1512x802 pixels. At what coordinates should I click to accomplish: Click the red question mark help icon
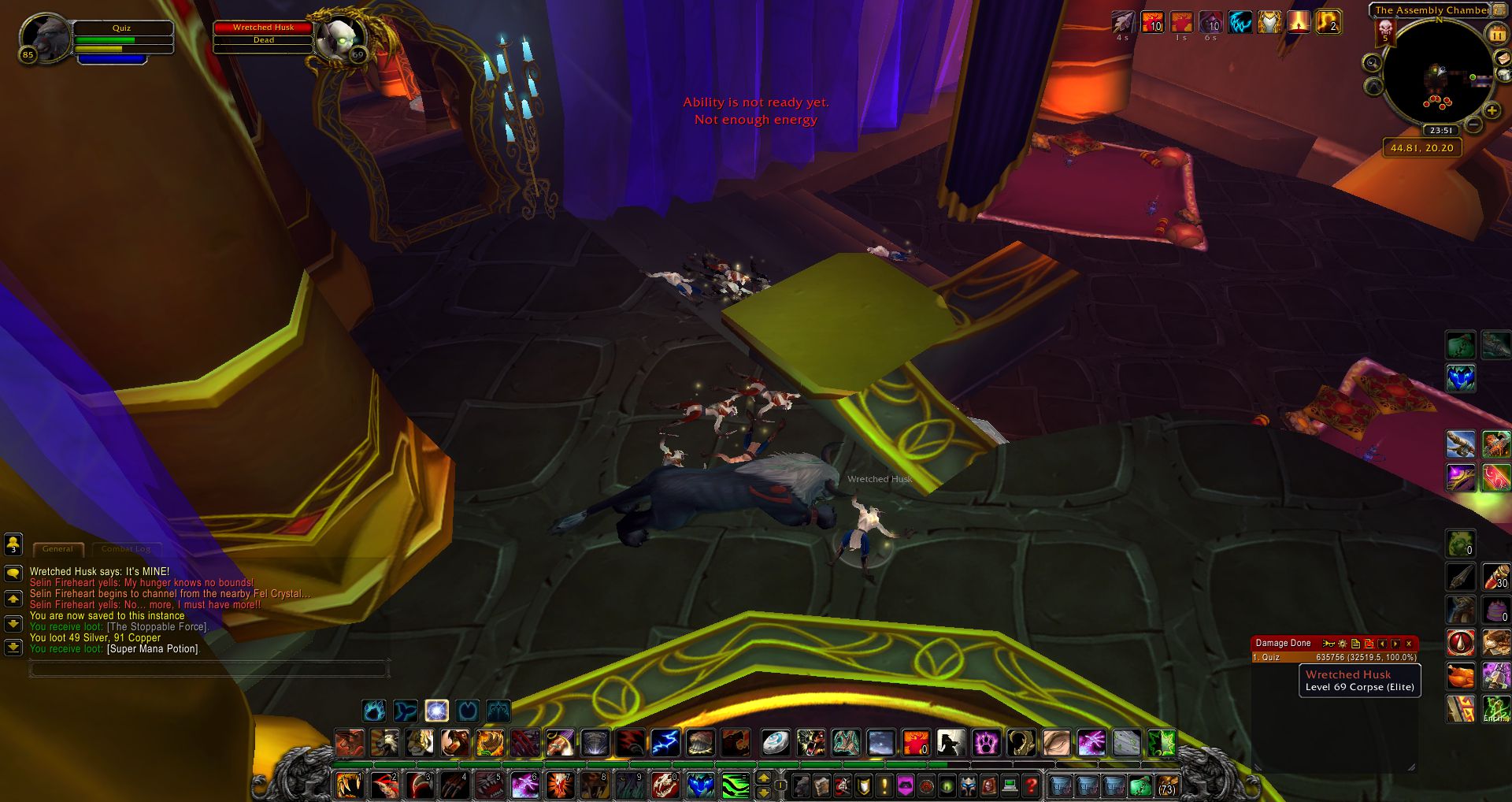pos(1031,785)
